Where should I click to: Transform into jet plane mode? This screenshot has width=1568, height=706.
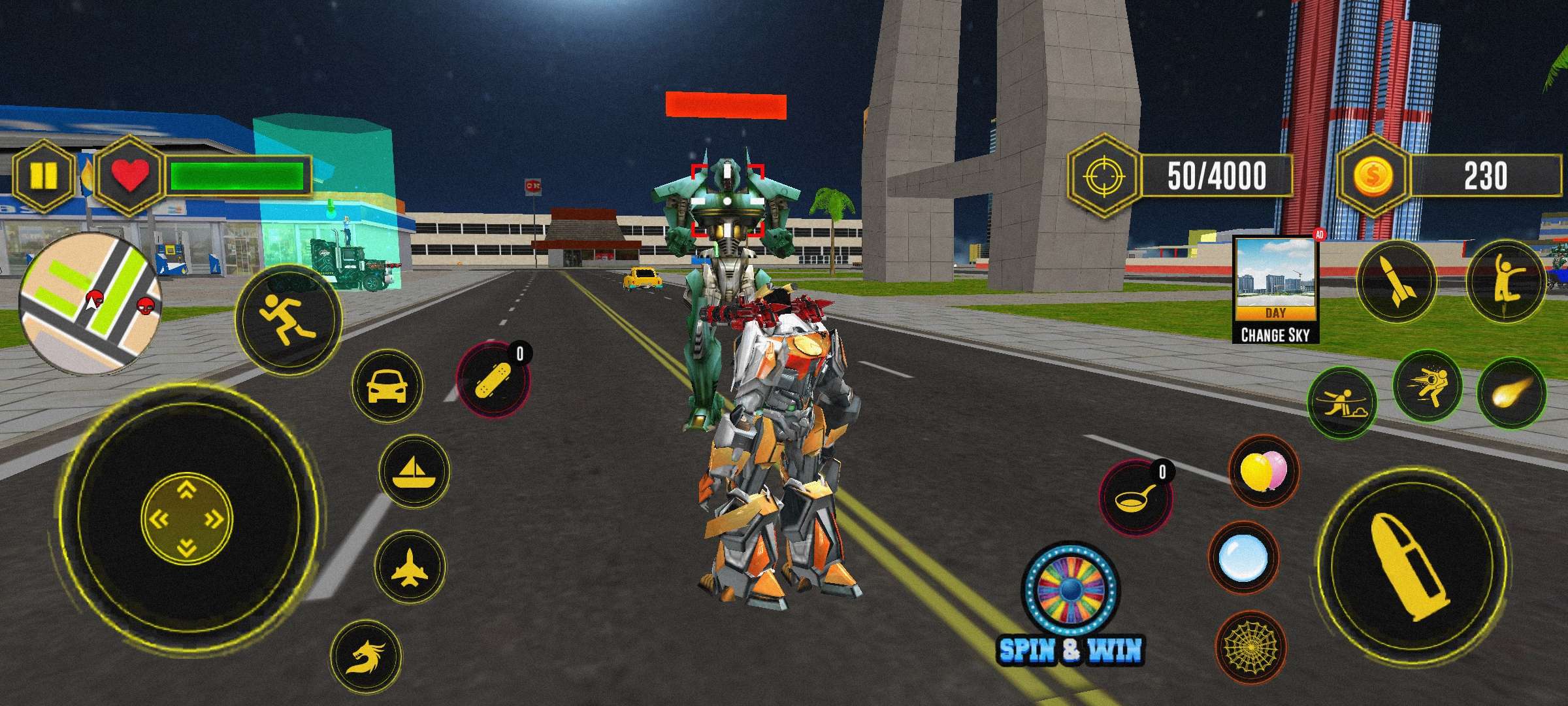pyautogui.click(x=410, y=566)
